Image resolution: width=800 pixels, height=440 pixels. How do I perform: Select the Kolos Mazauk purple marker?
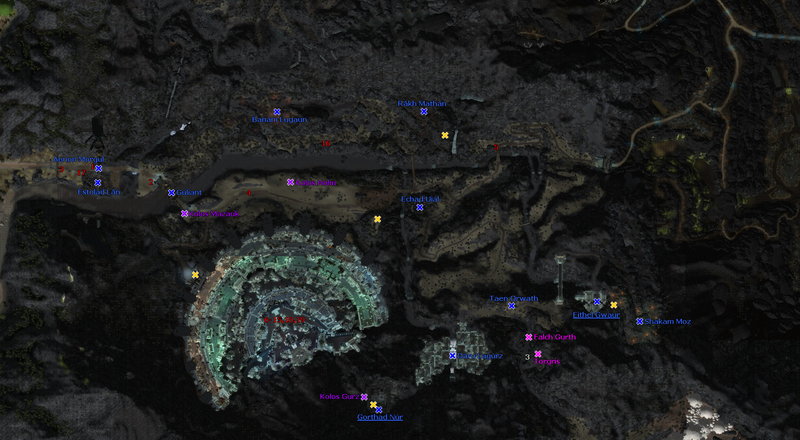pos(184,213)
